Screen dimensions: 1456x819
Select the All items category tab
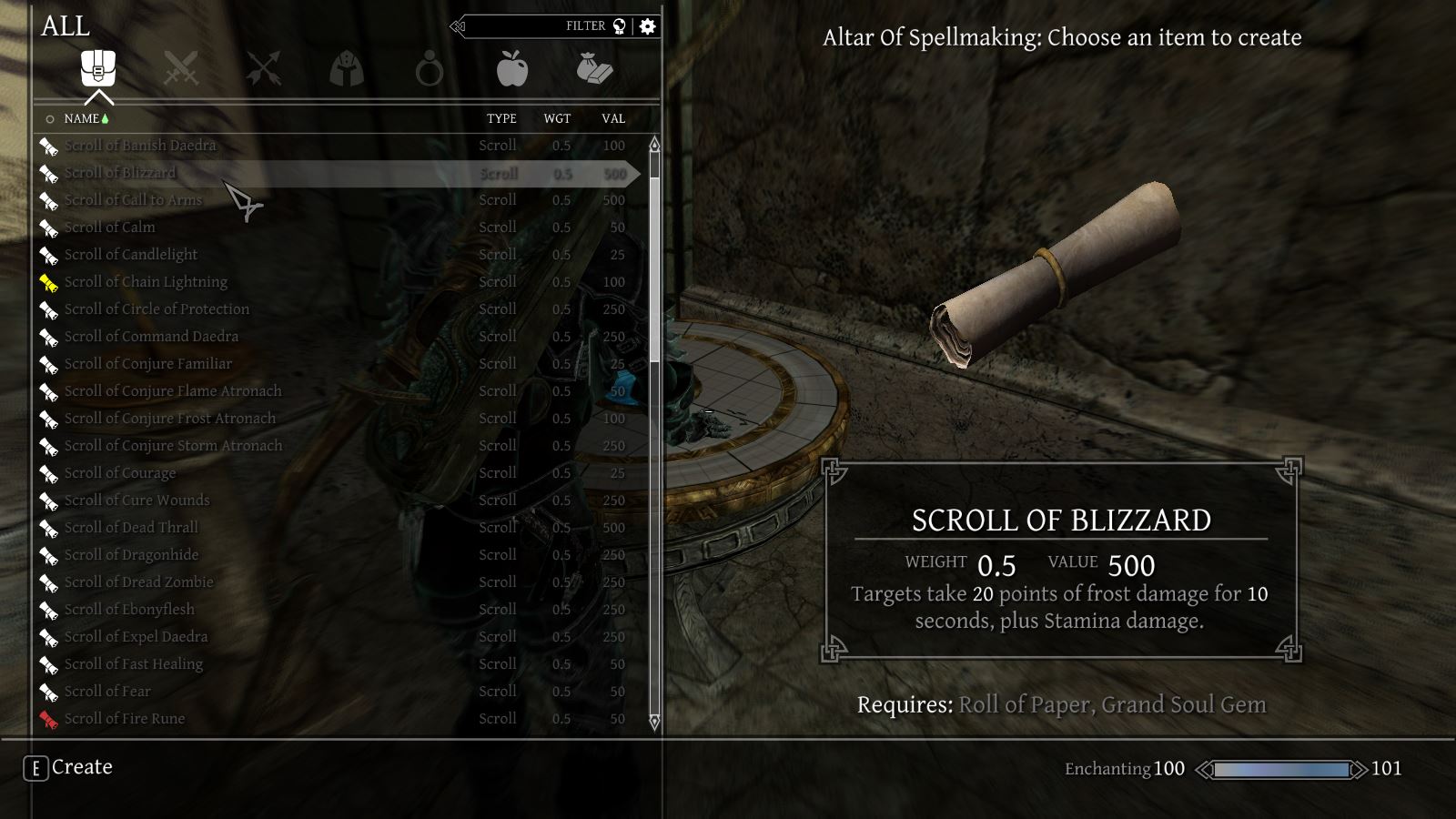(98, 68)
